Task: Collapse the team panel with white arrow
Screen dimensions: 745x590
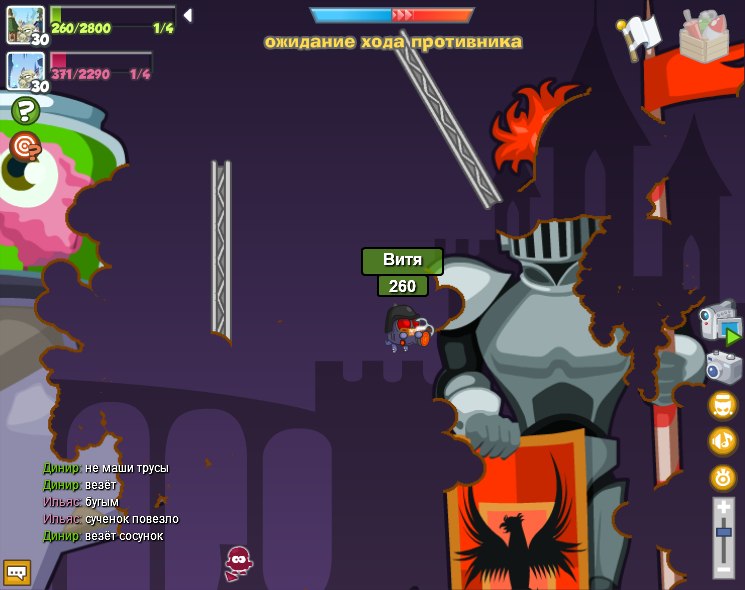Action: (187, 15)
